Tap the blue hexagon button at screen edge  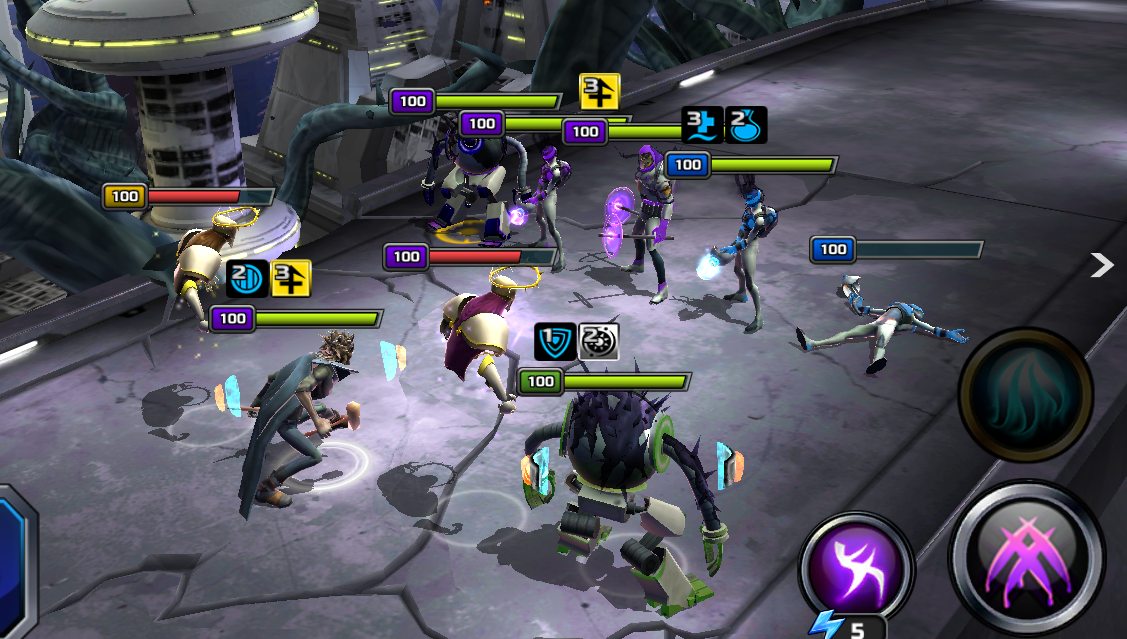point(12,560)
